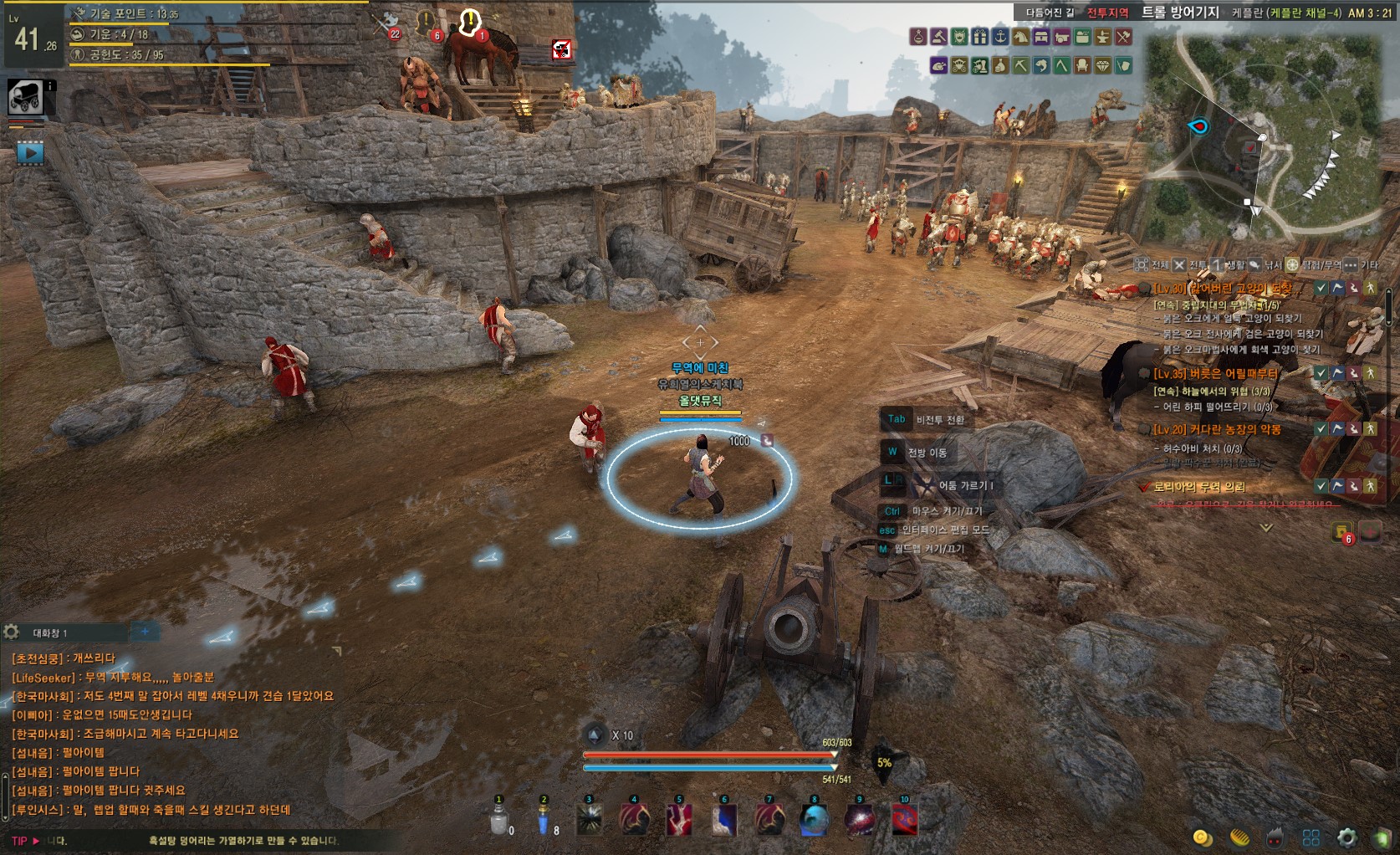This screenshot has height=855, width=1400.
Task: Expand the quest list with down chevron
Action: tap(1266, 528)
